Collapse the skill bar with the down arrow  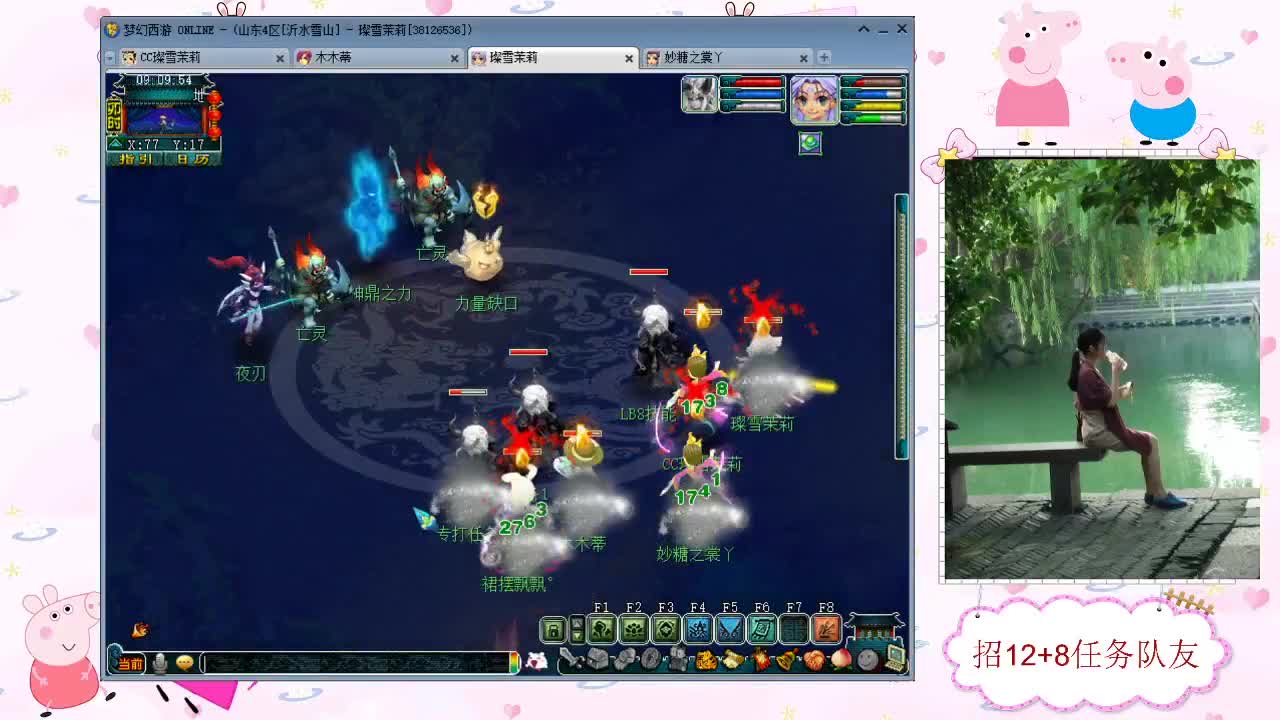577,634
